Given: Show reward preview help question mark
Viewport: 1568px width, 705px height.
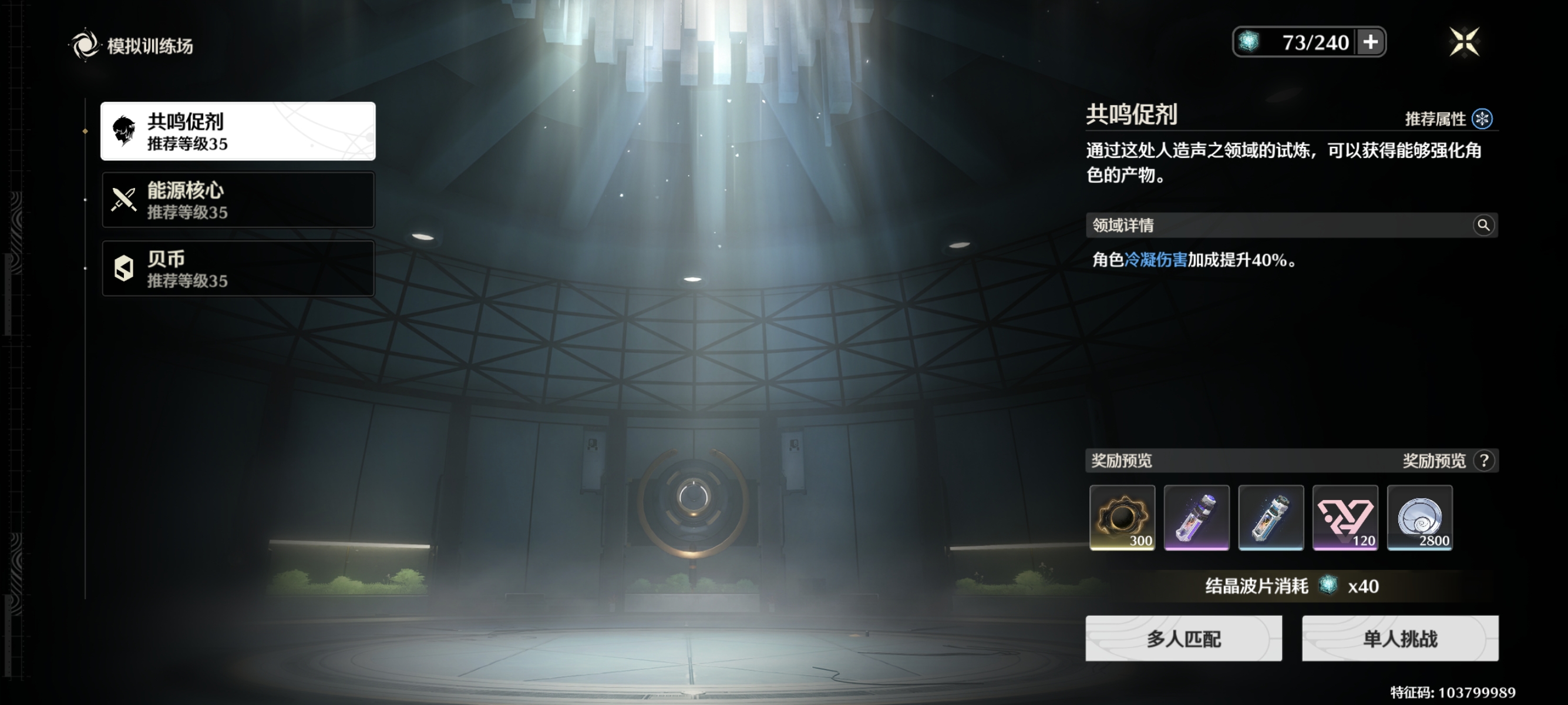Looking at the screenshot, I should (1484, 461).
